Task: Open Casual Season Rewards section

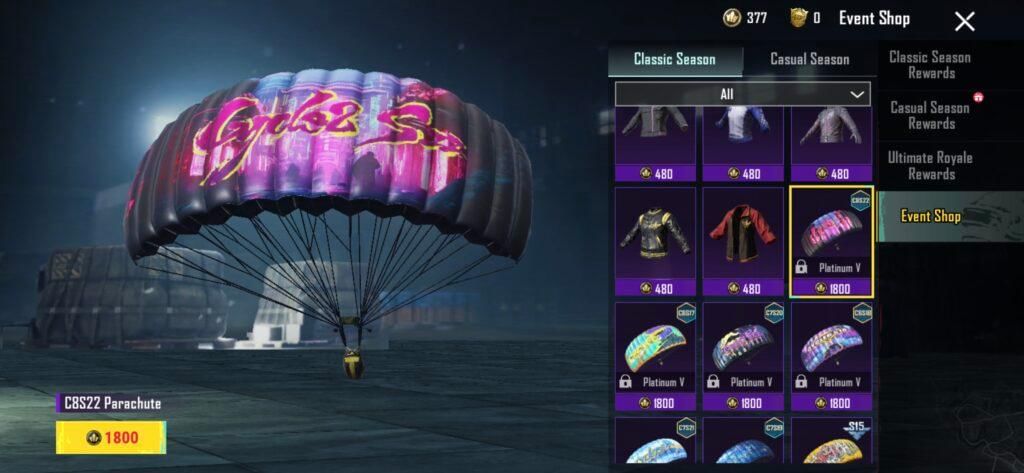Action: coord(930,115)
